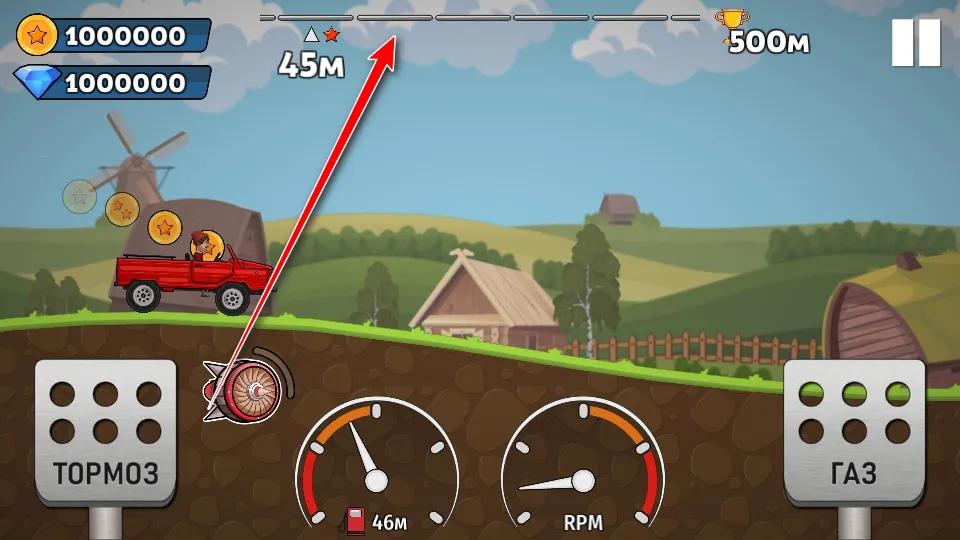
Task: Step on the ТОРМОЗ brake pedal
Action: pyautogui.click(x=105, y=430)
